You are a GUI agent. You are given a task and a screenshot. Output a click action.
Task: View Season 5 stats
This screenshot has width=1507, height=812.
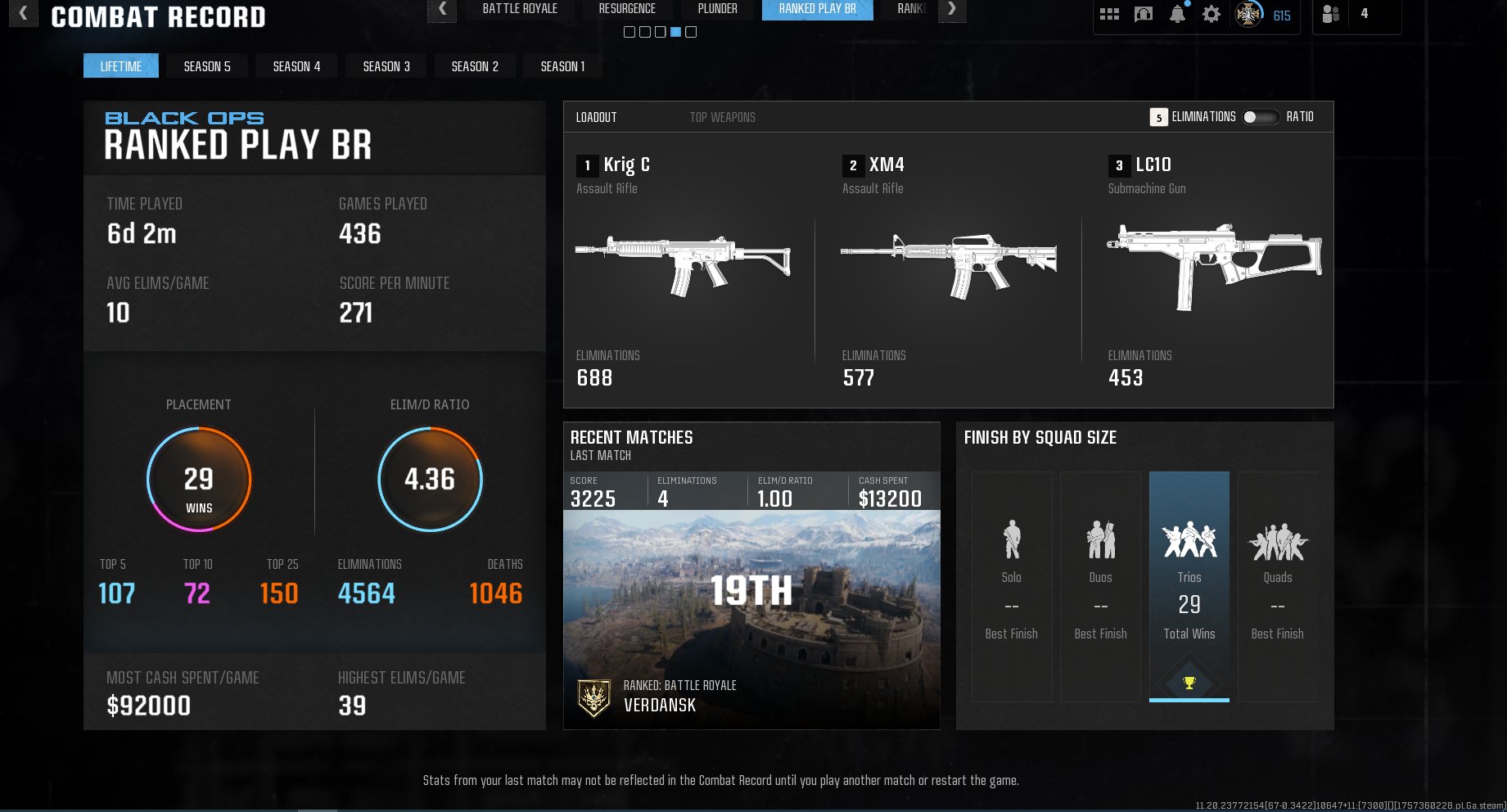click(x=207, y=66)
